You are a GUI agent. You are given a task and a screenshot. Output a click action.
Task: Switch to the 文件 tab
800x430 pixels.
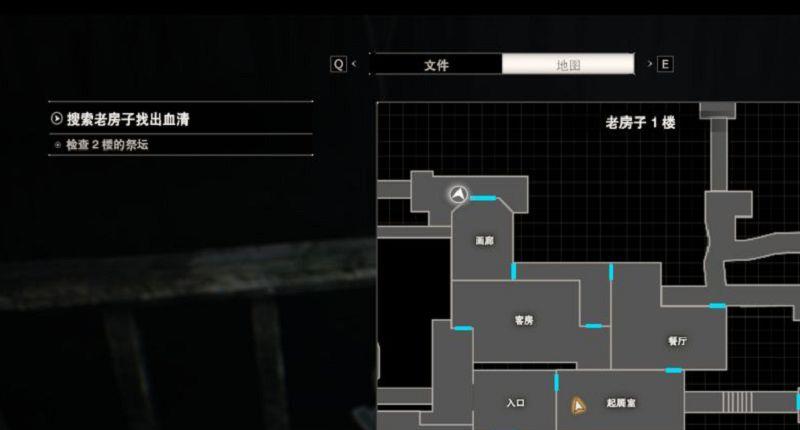[x=436, y=65]
